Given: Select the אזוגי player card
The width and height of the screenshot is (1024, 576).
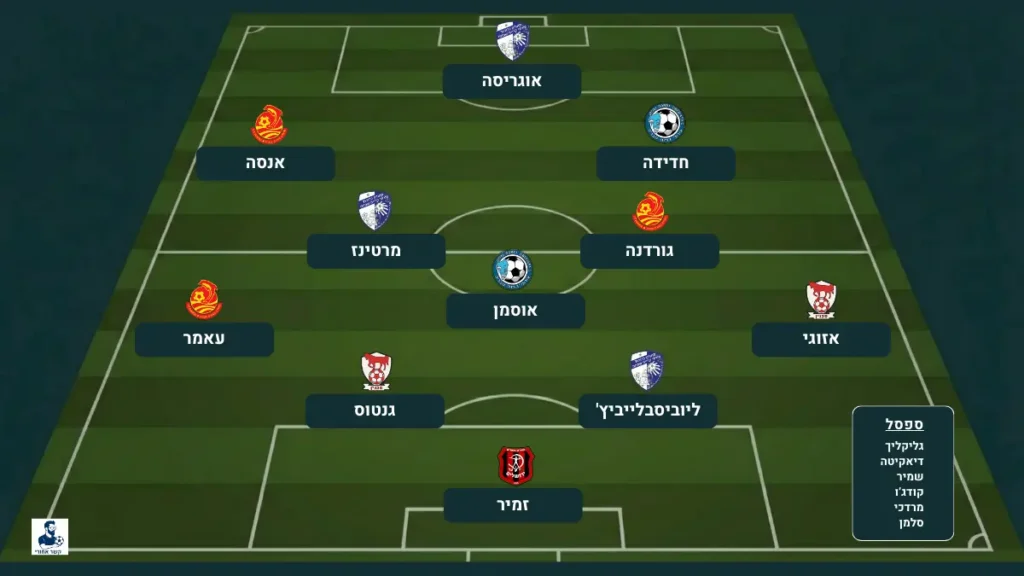Looking at the screenshot, I should (821, 339).
